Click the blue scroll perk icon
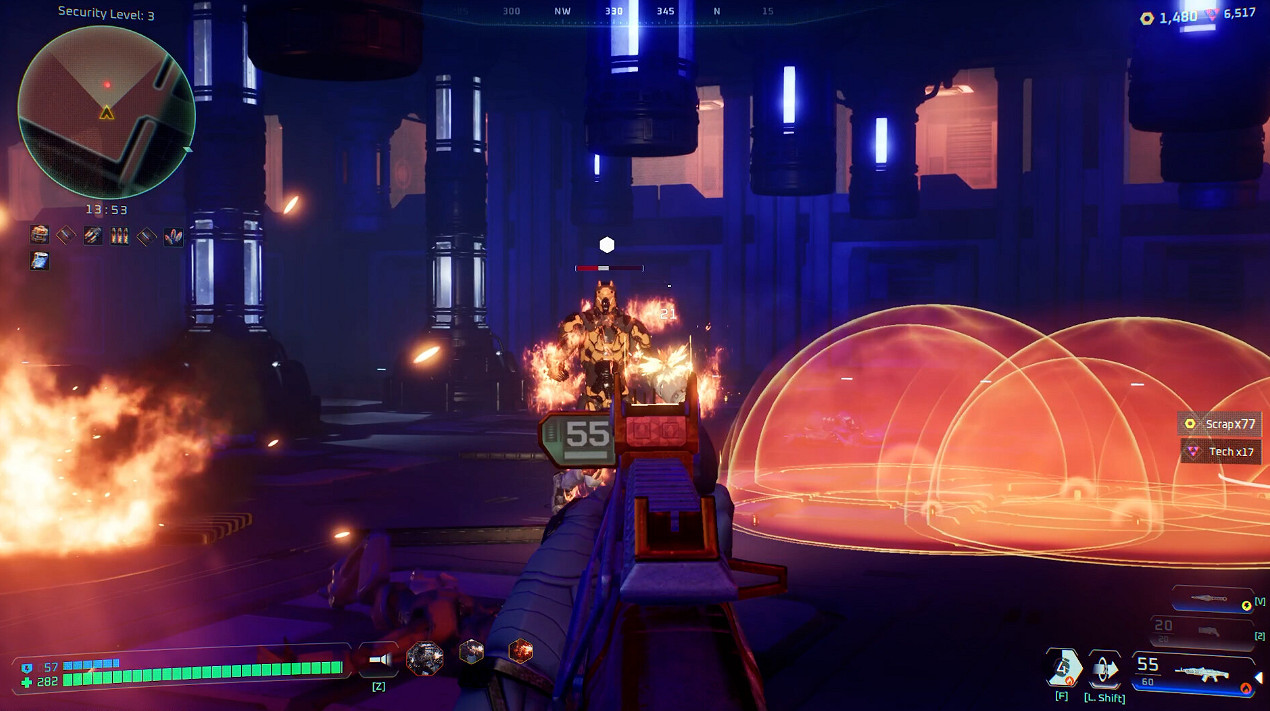The width and height of the screenshot is (1270, 711). click(x=40, y=261)
